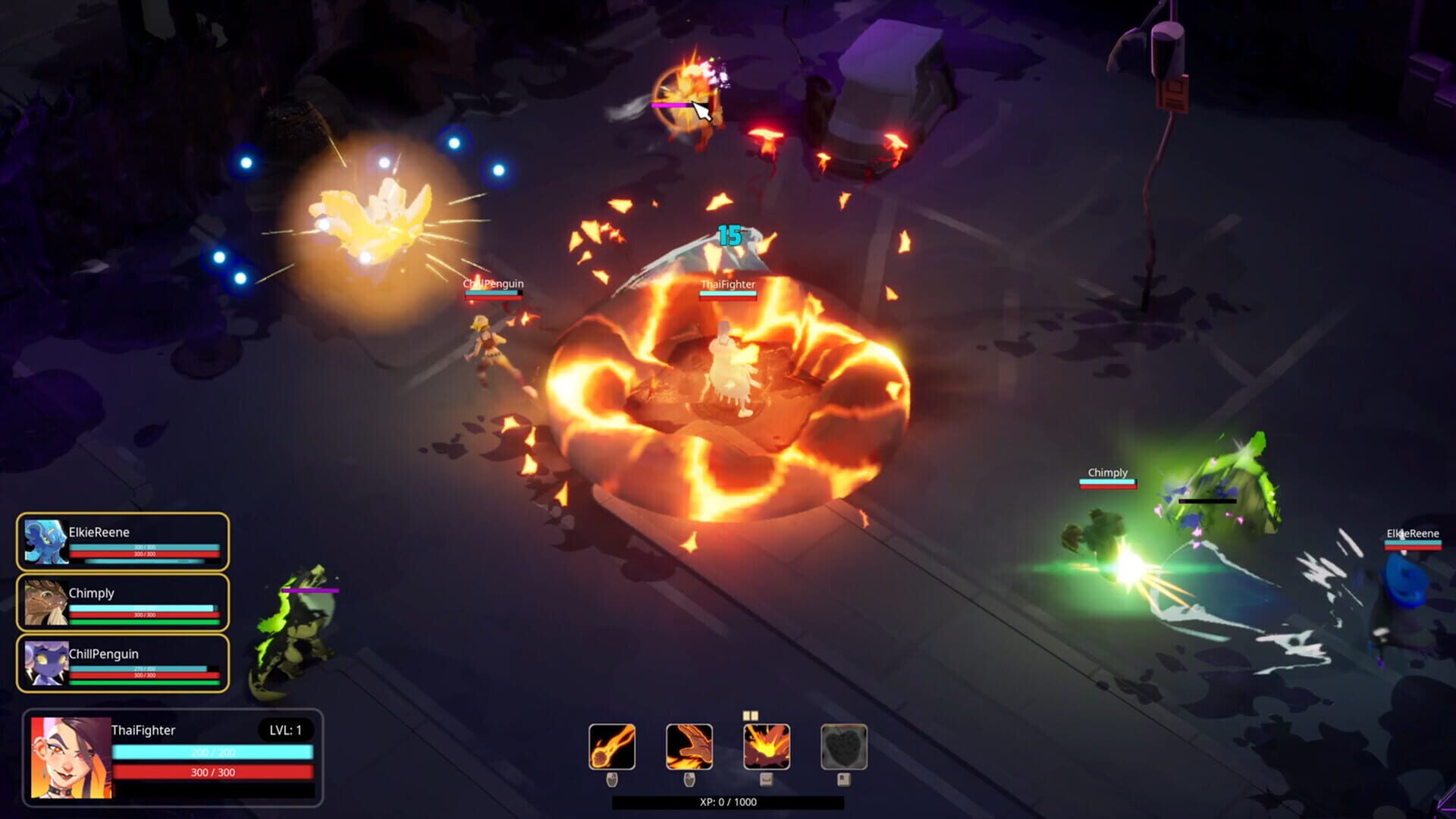Click the R keybind icon under the ultimate ability
1456x819 pixels.
click(844, 780)
